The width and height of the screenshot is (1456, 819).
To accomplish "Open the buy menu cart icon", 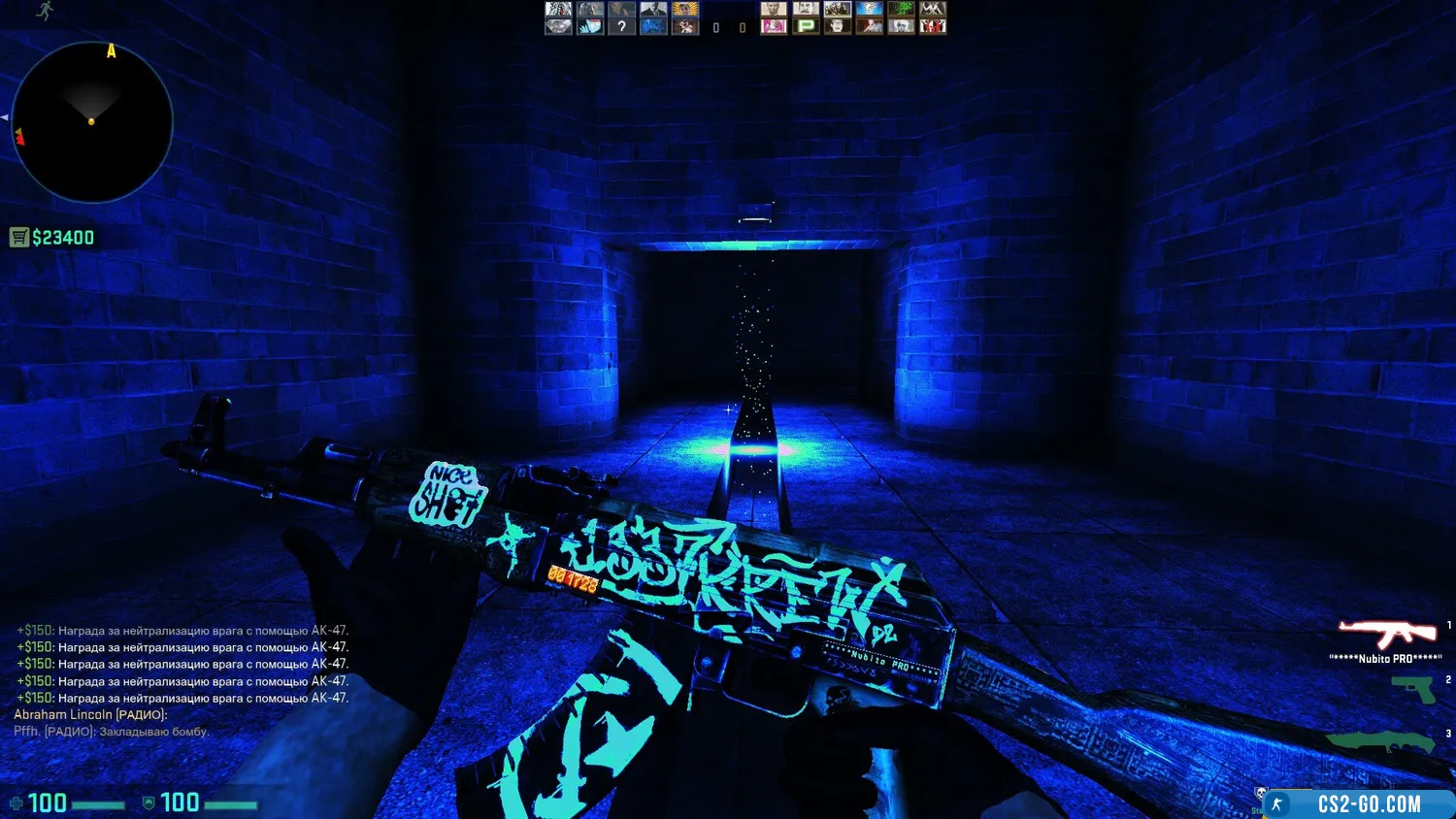I will coord(19,238).
